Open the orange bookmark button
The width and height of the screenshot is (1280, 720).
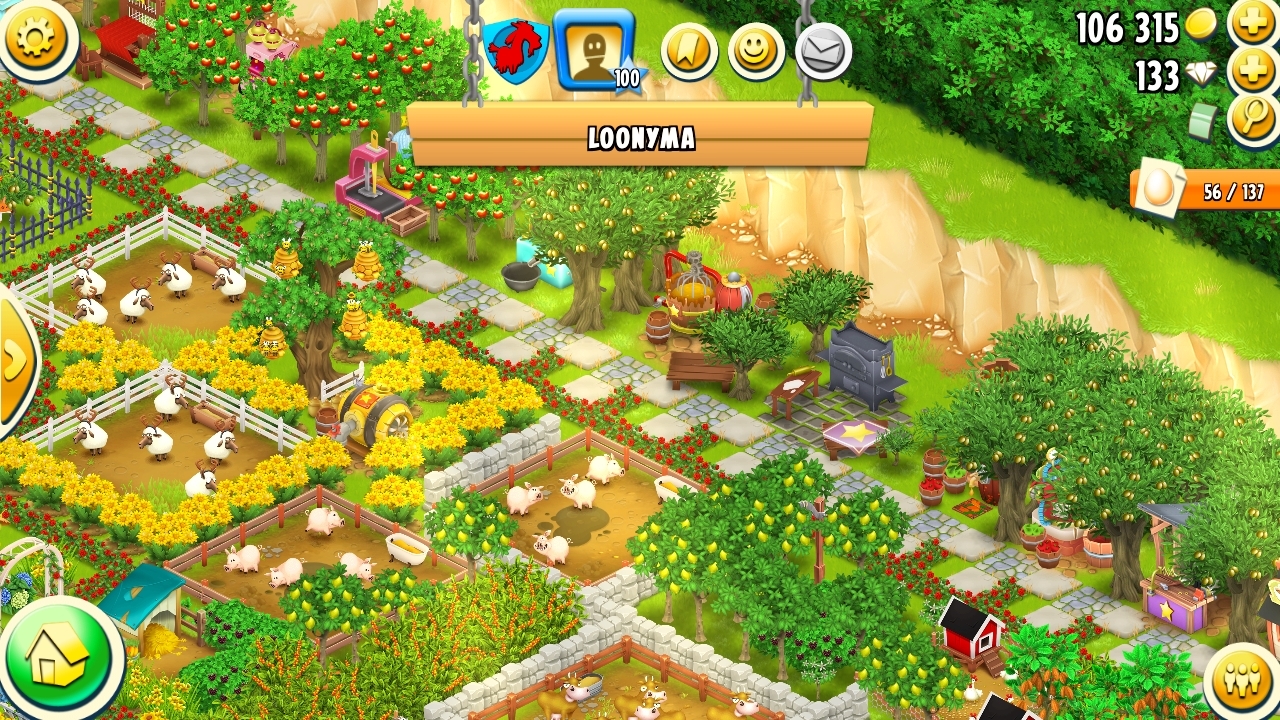689,51
